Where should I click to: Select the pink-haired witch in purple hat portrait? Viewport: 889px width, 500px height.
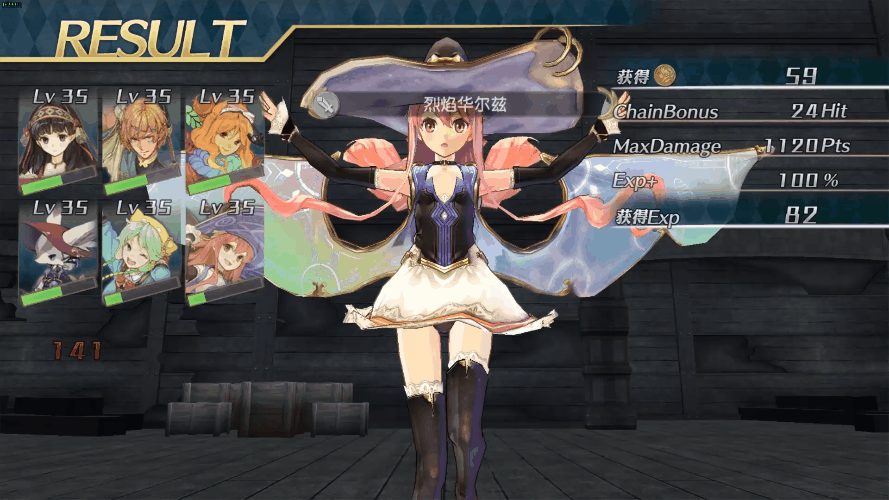point(225,252)
